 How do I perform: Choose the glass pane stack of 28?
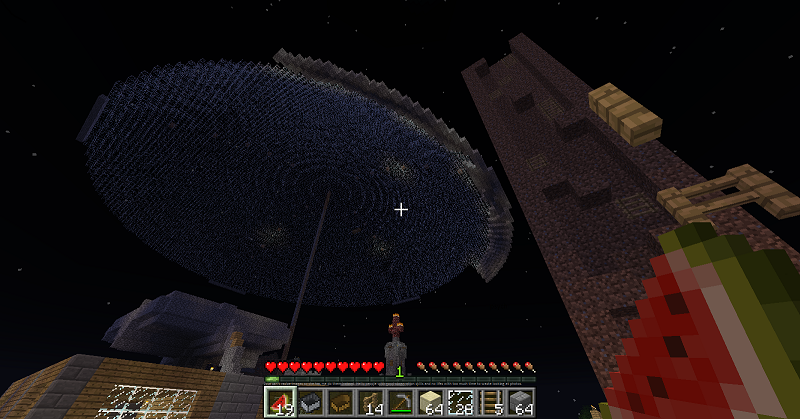pos(460,402)
